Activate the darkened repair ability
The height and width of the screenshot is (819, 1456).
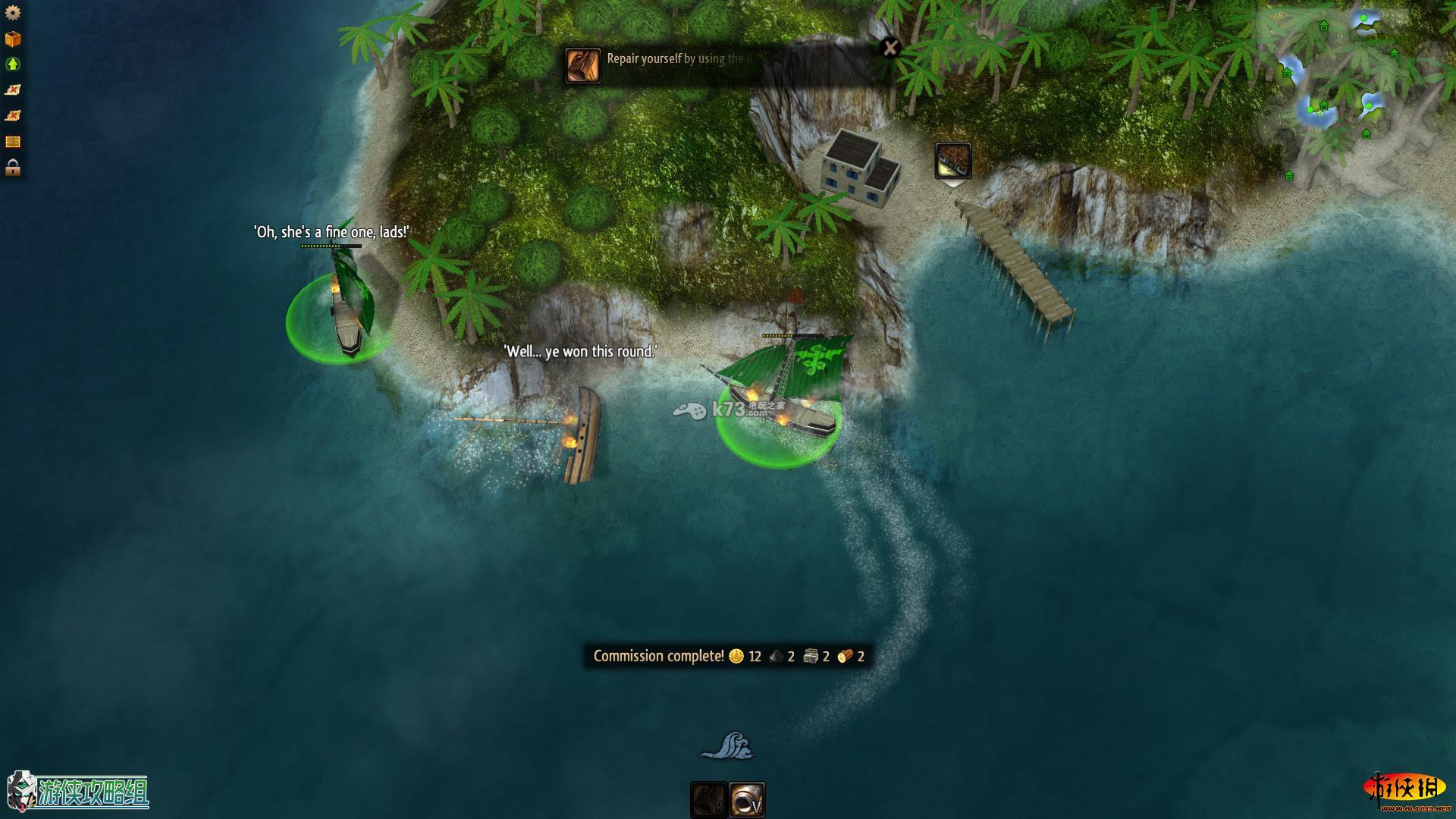[x=708, y=799]
